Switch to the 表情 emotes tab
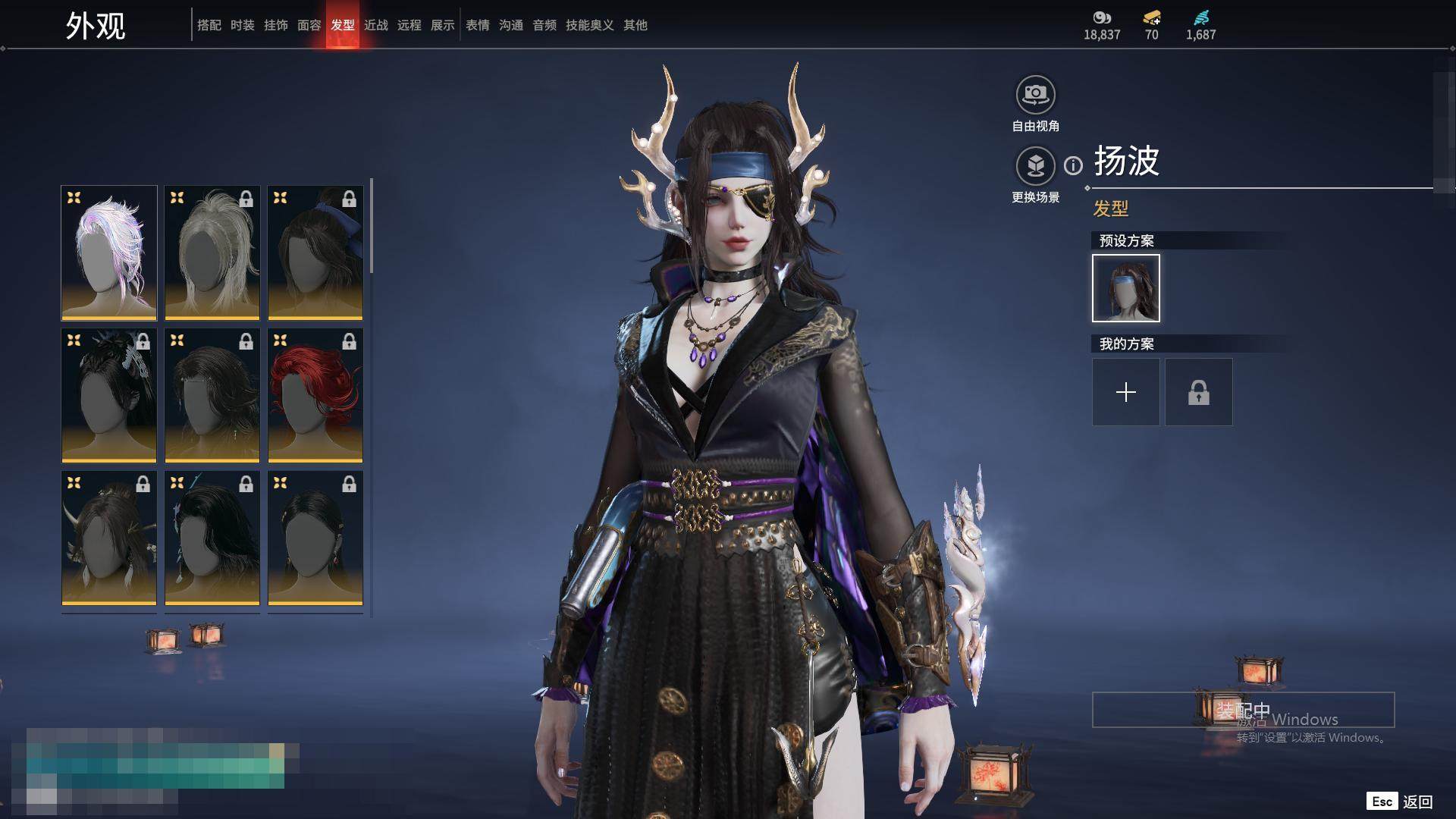This screenshot has height=819, width=1456. point(477,25)
